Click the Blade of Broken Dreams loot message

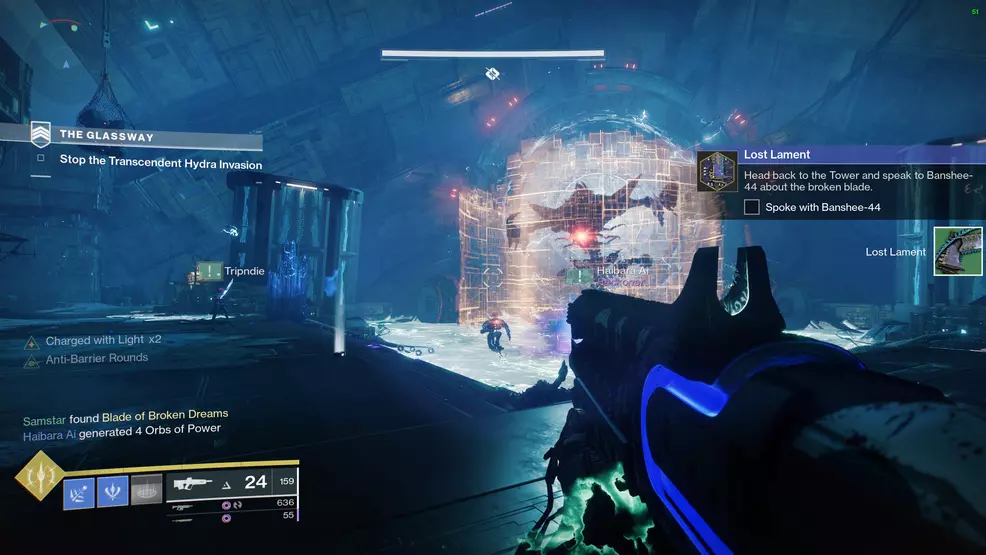[164, 414]
